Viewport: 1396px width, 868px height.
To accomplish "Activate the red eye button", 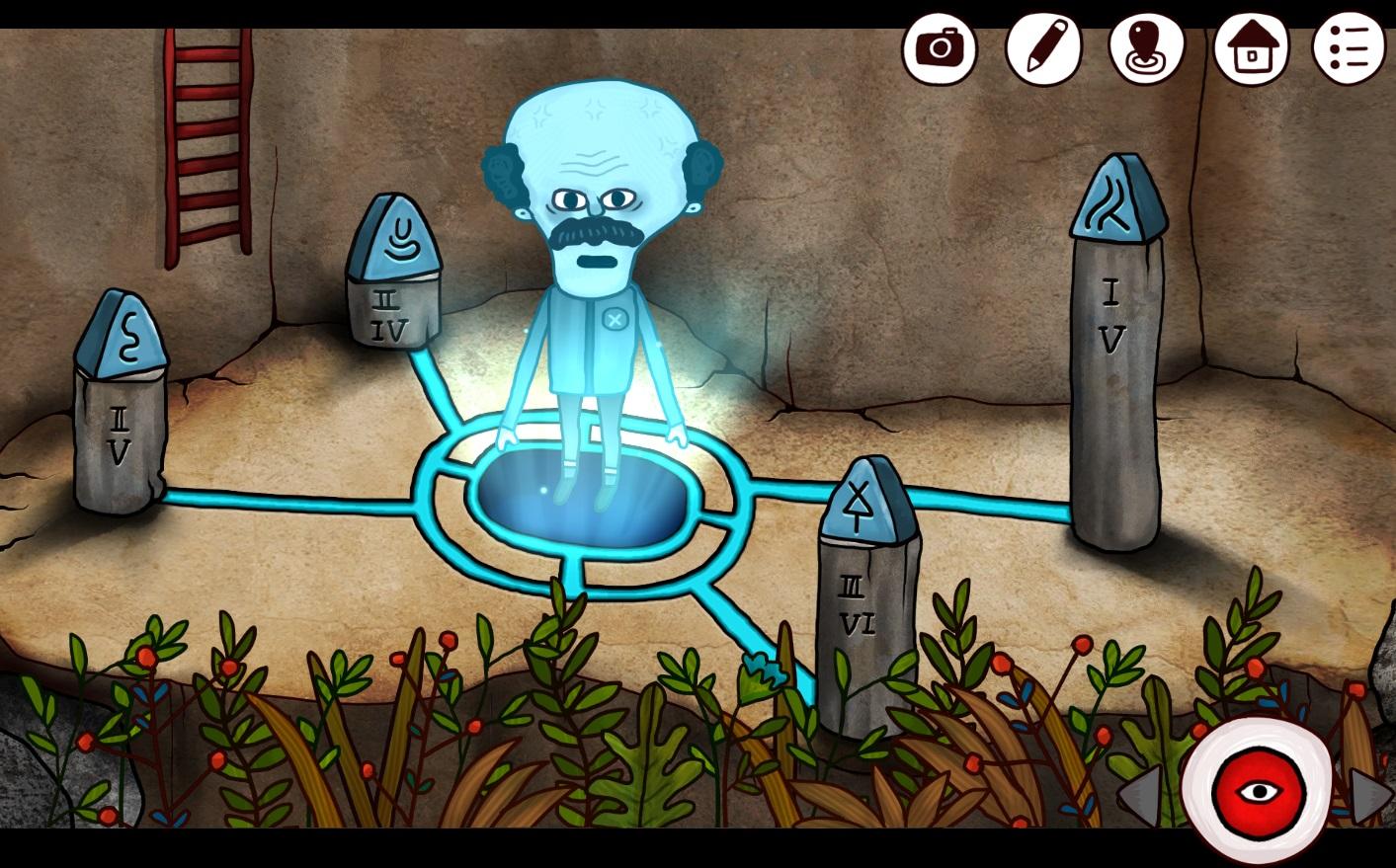I will point(1258,791).
